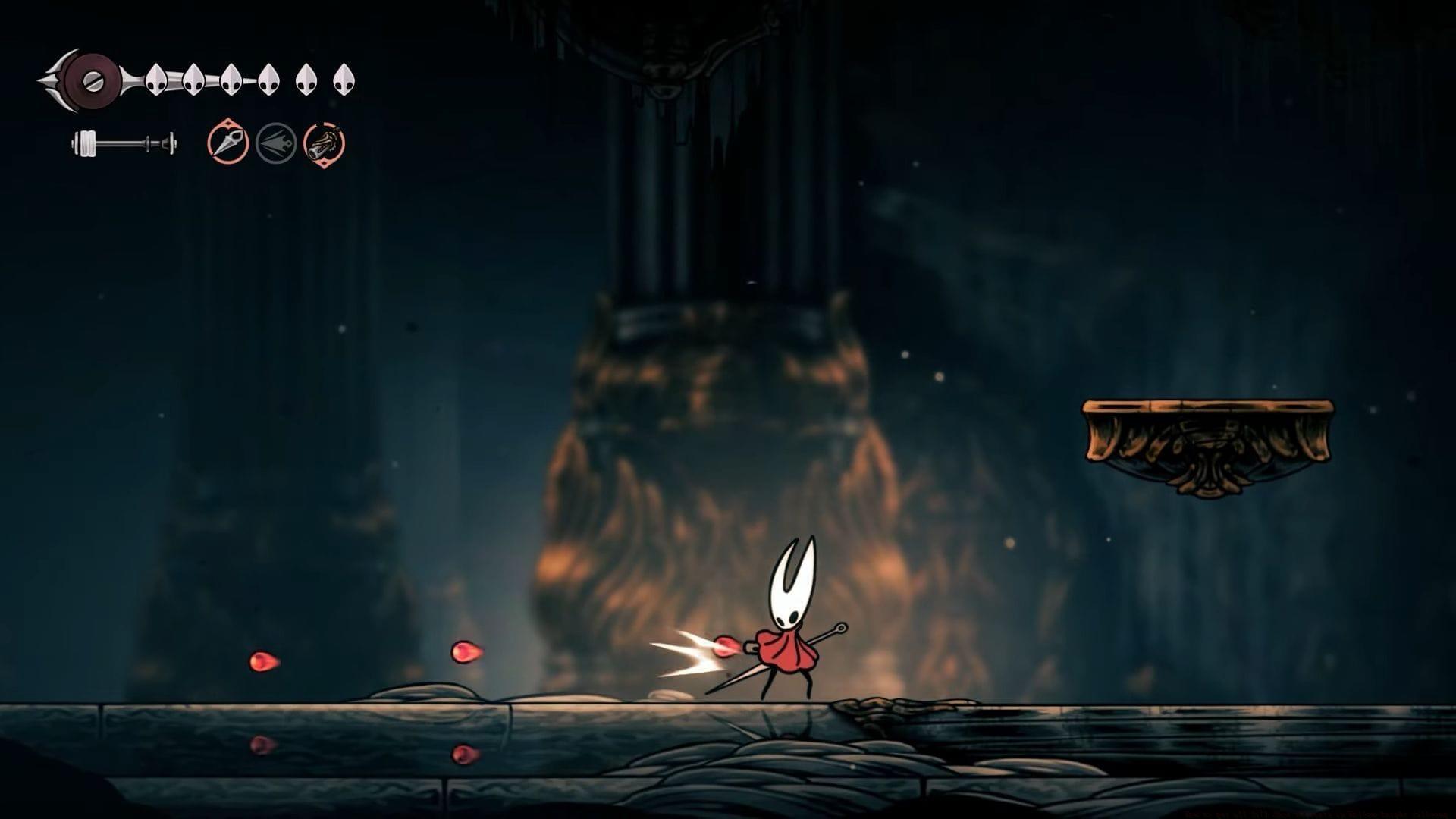1456x819 pixels.
Task: Click the red bead at the far left edge
Action: tap(262, 660)
